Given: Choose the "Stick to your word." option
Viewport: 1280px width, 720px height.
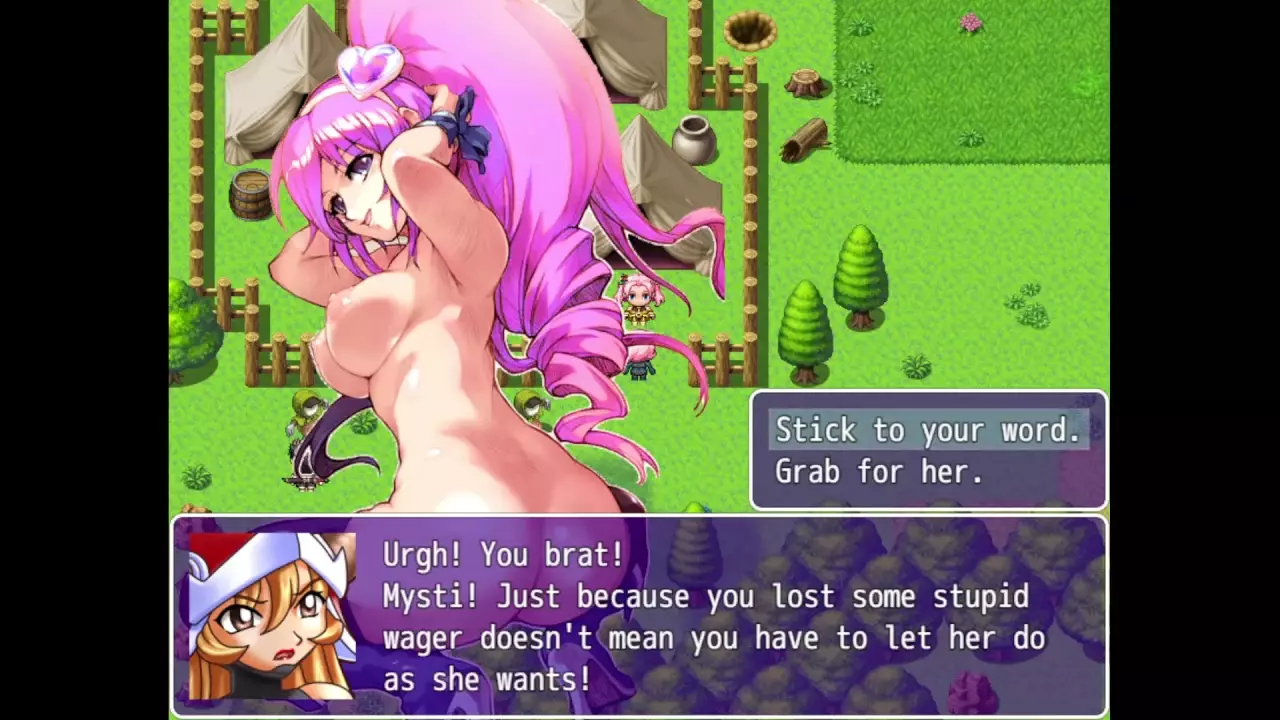Looking at the screenshot, I should pyautogui.click(x=928, y=430).
